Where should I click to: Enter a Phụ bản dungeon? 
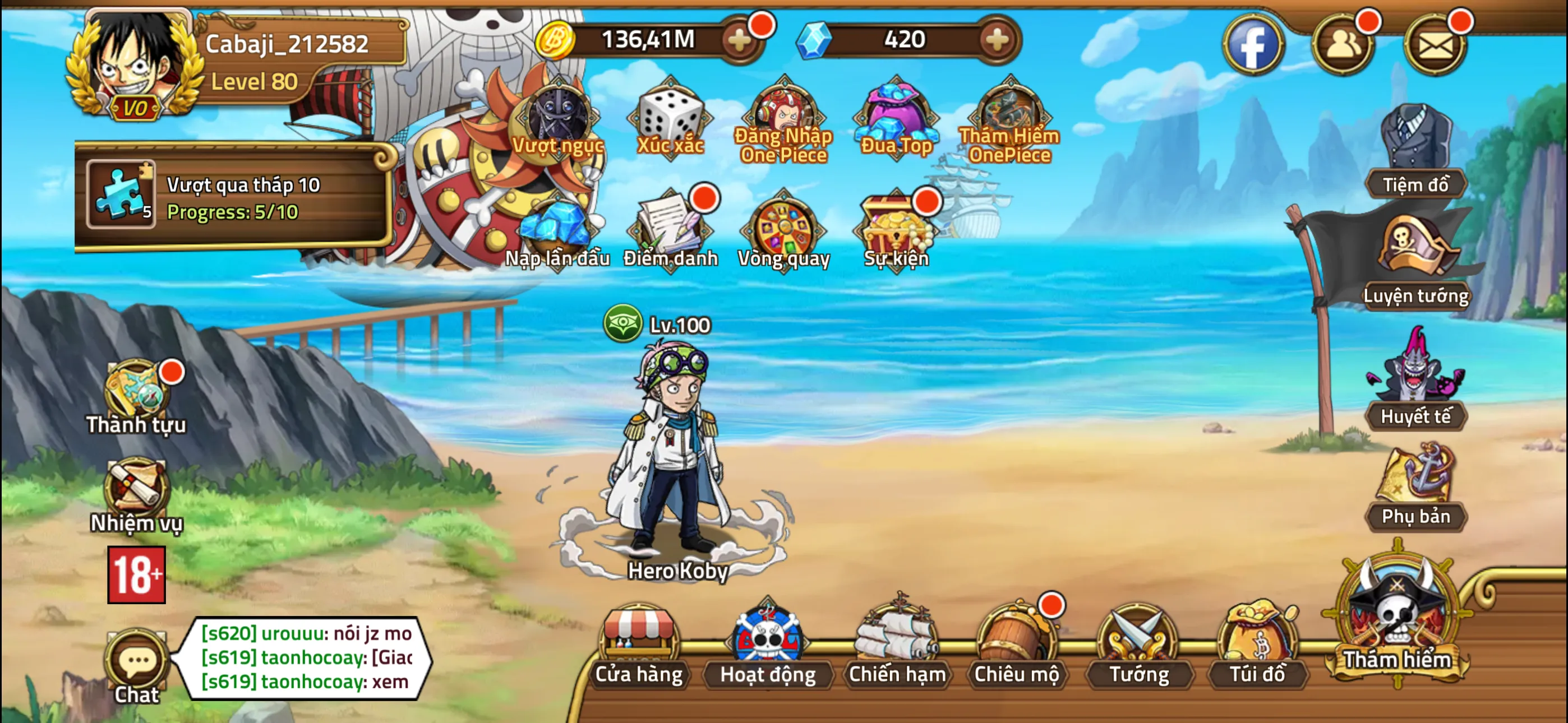tap(1418, 487)
